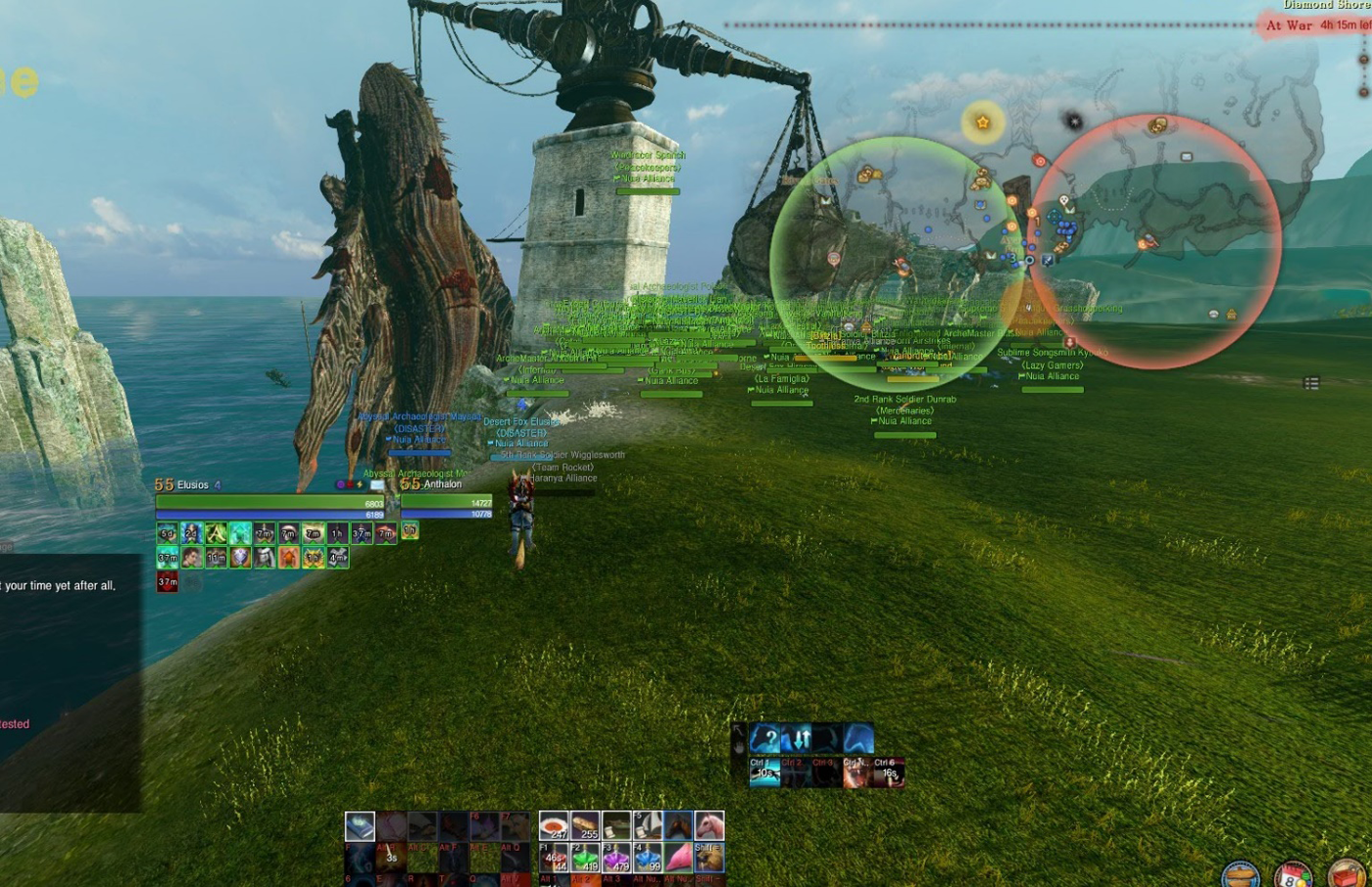This screenshot has width=1372, height=887.
Task: Use the glowing blue book hotbar item
Action: (x=360, y=826)
